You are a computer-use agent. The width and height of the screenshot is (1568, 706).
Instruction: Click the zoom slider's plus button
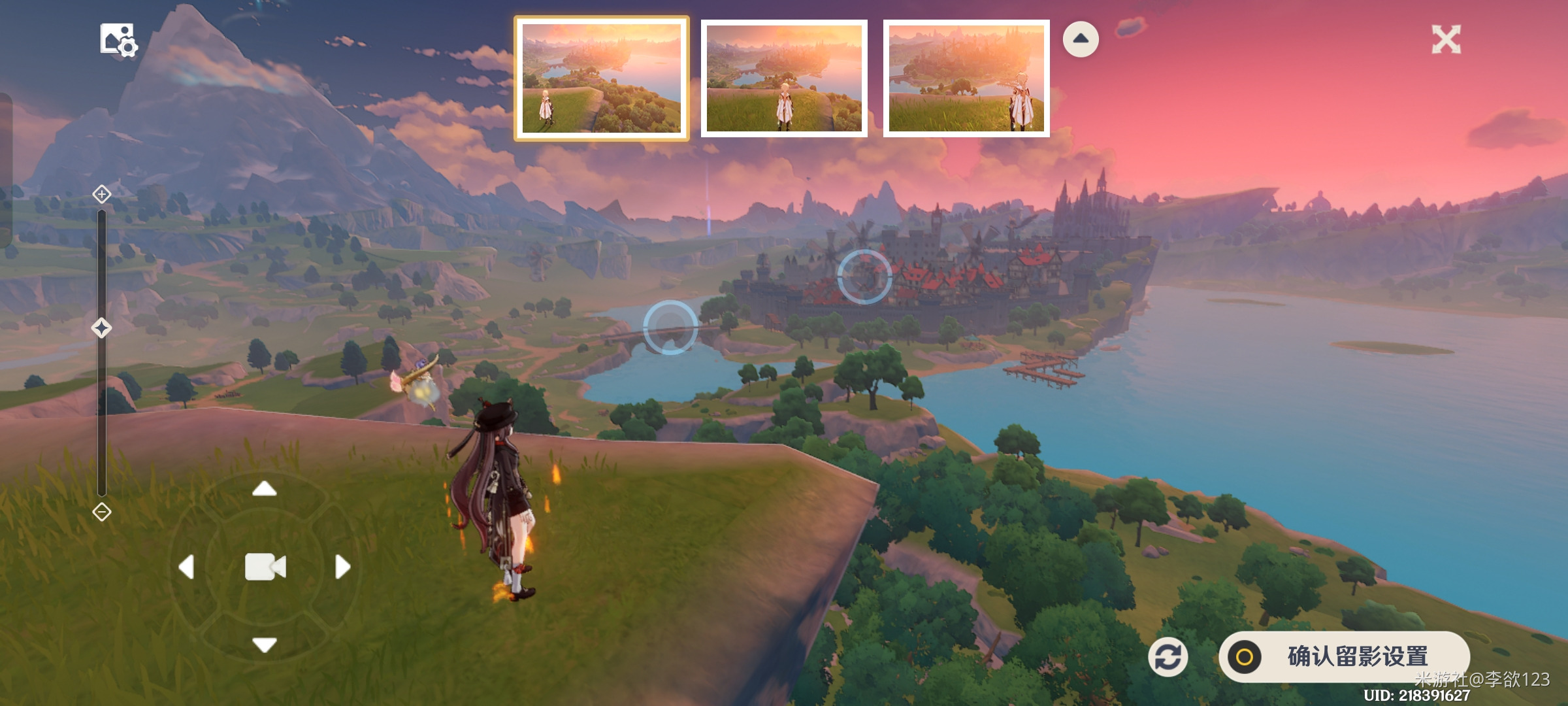point(101,194)
